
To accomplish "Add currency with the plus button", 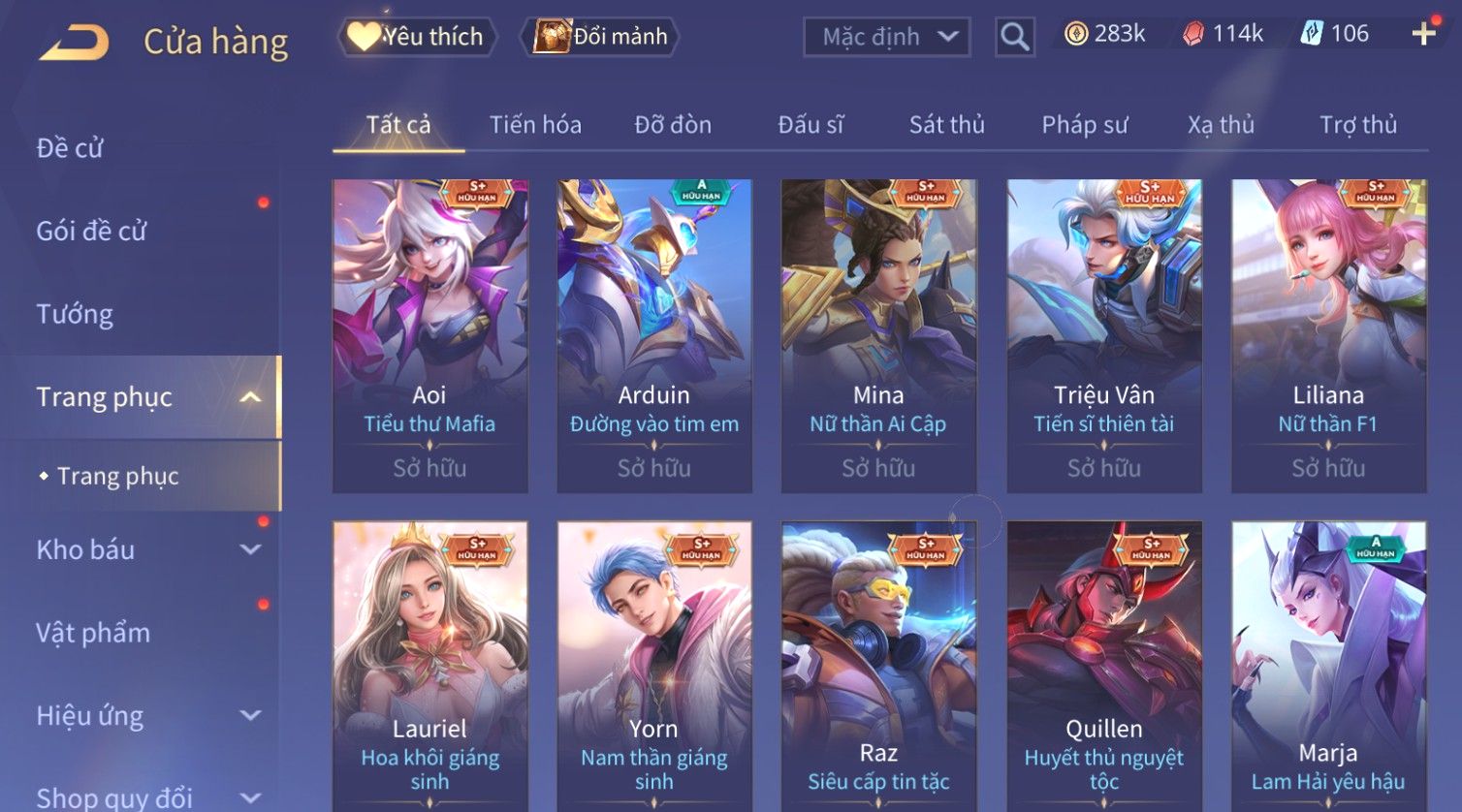I will [1423, 34].
